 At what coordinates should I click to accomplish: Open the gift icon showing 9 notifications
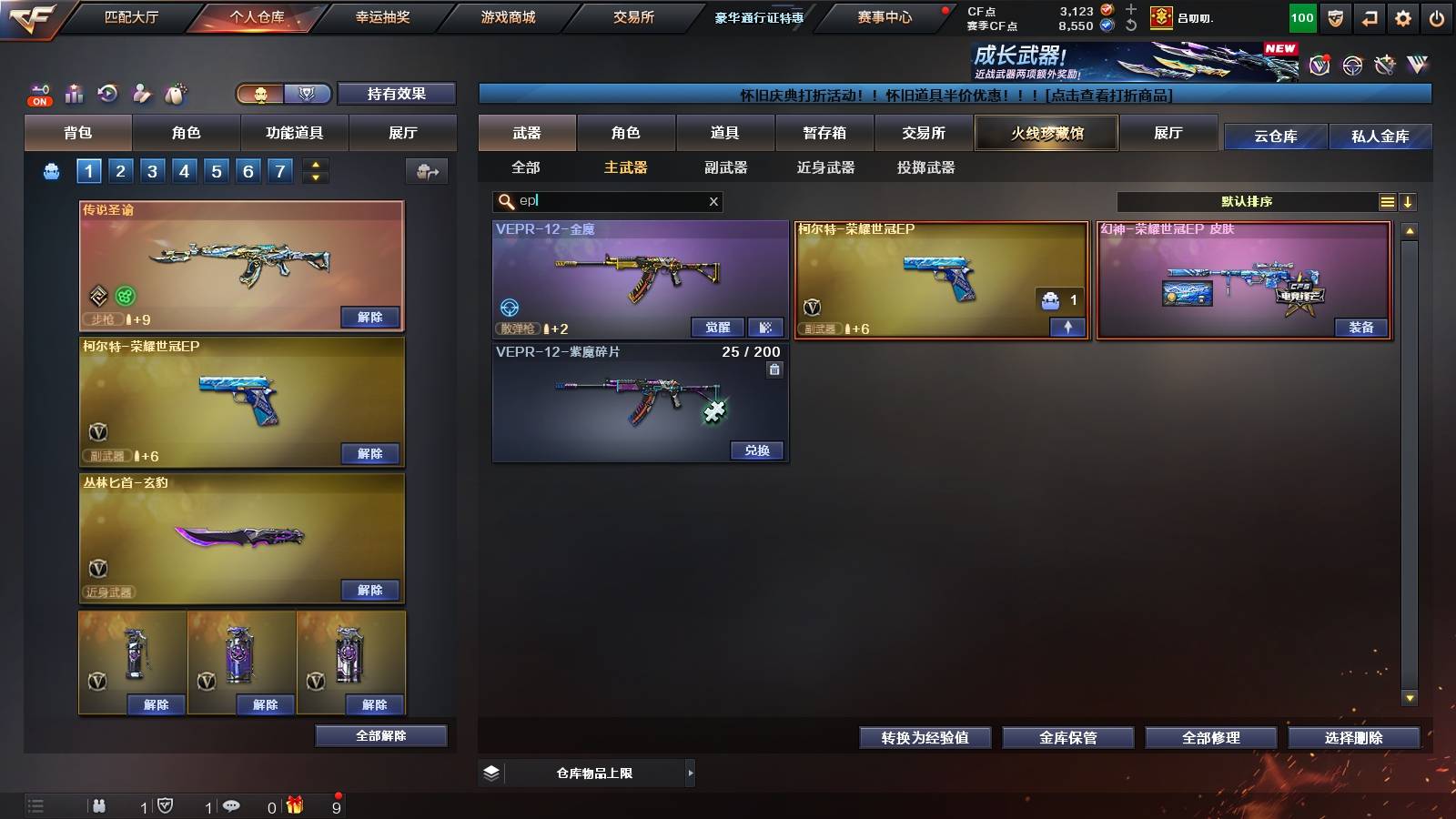click(x=293, y=805)
